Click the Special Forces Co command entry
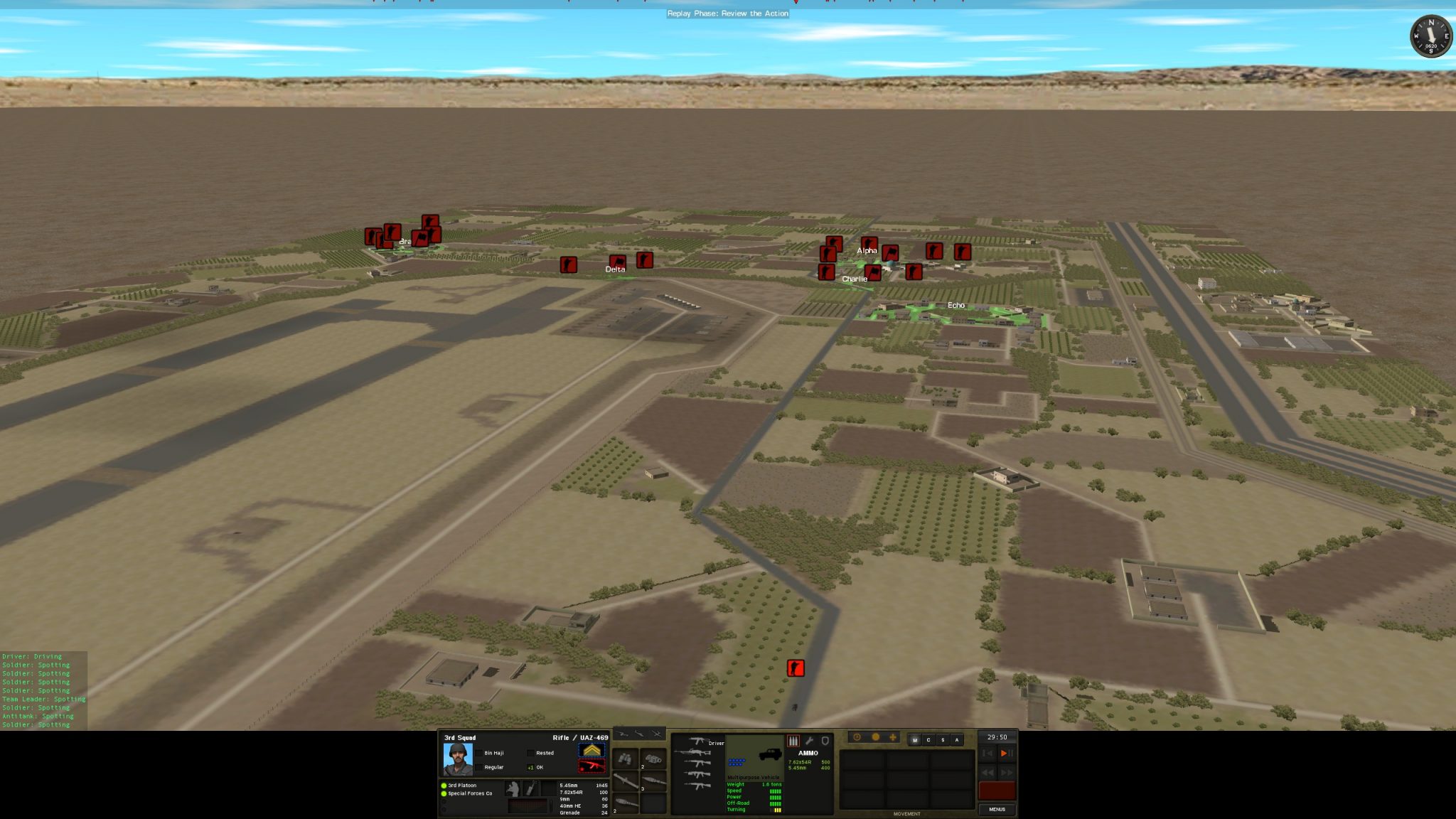This screenshot has height=819, width=1456. [x=469, y=793]
